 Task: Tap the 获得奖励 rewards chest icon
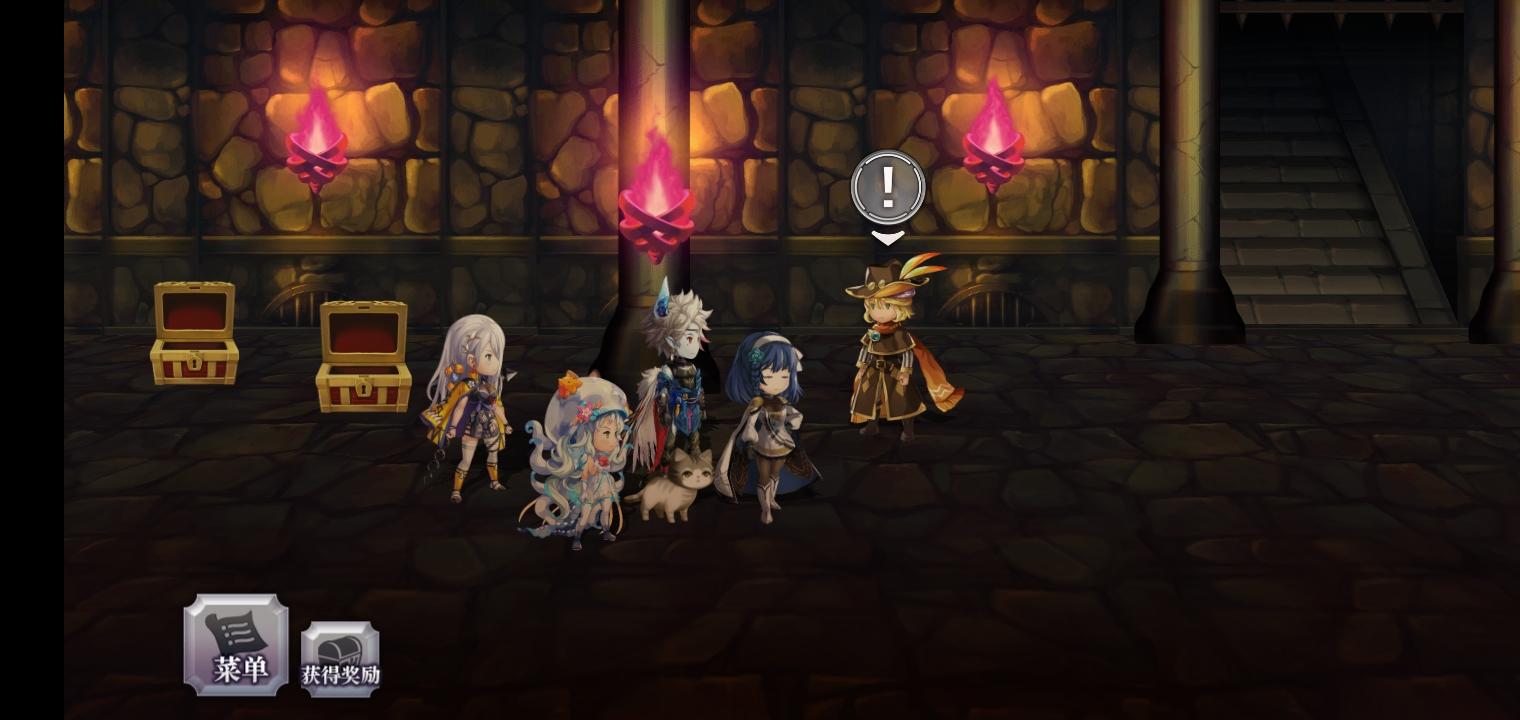click(340, 650)
